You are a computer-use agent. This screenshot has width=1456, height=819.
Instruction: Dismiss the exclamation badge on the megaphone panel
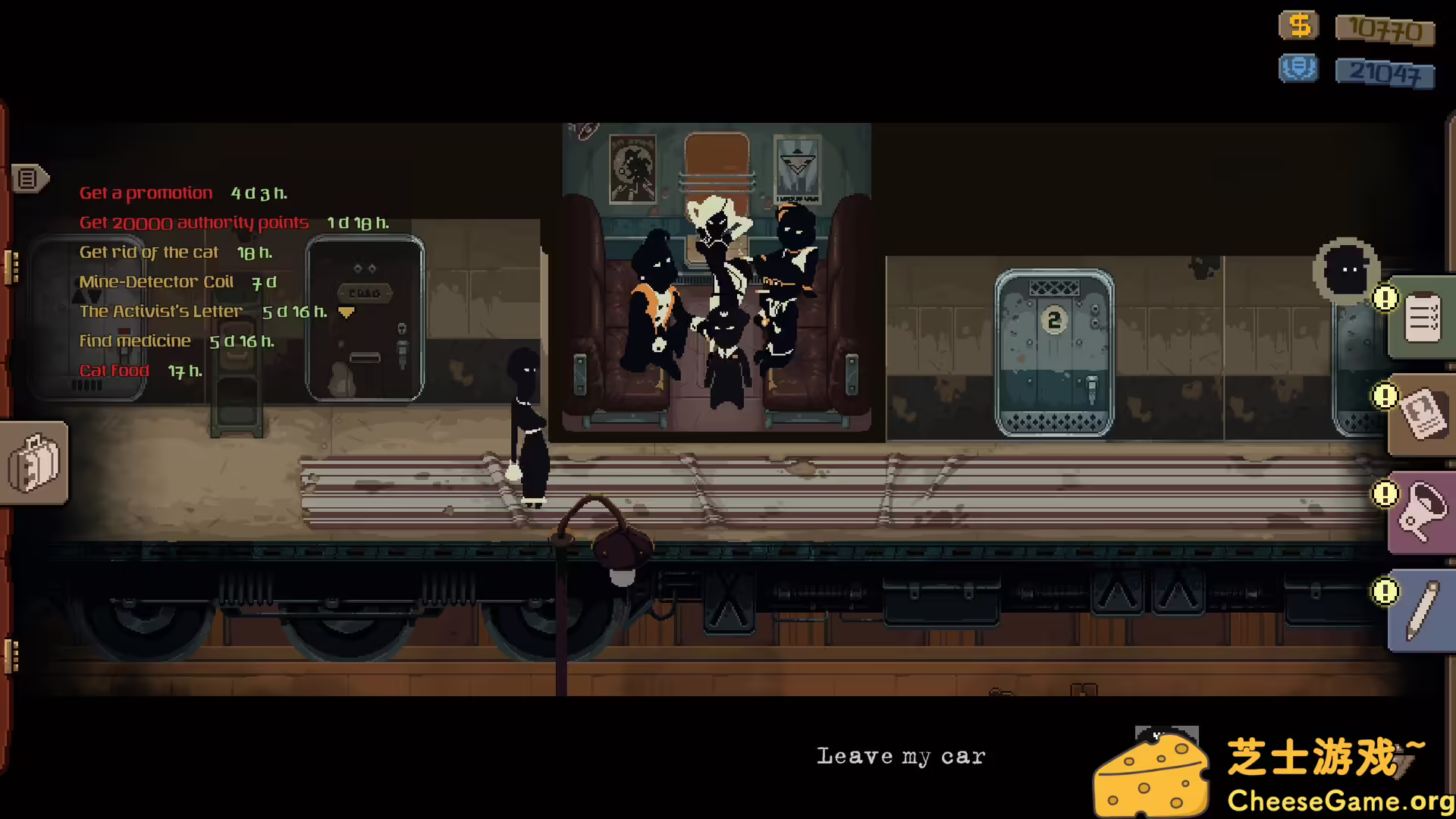click(1385, 494)
